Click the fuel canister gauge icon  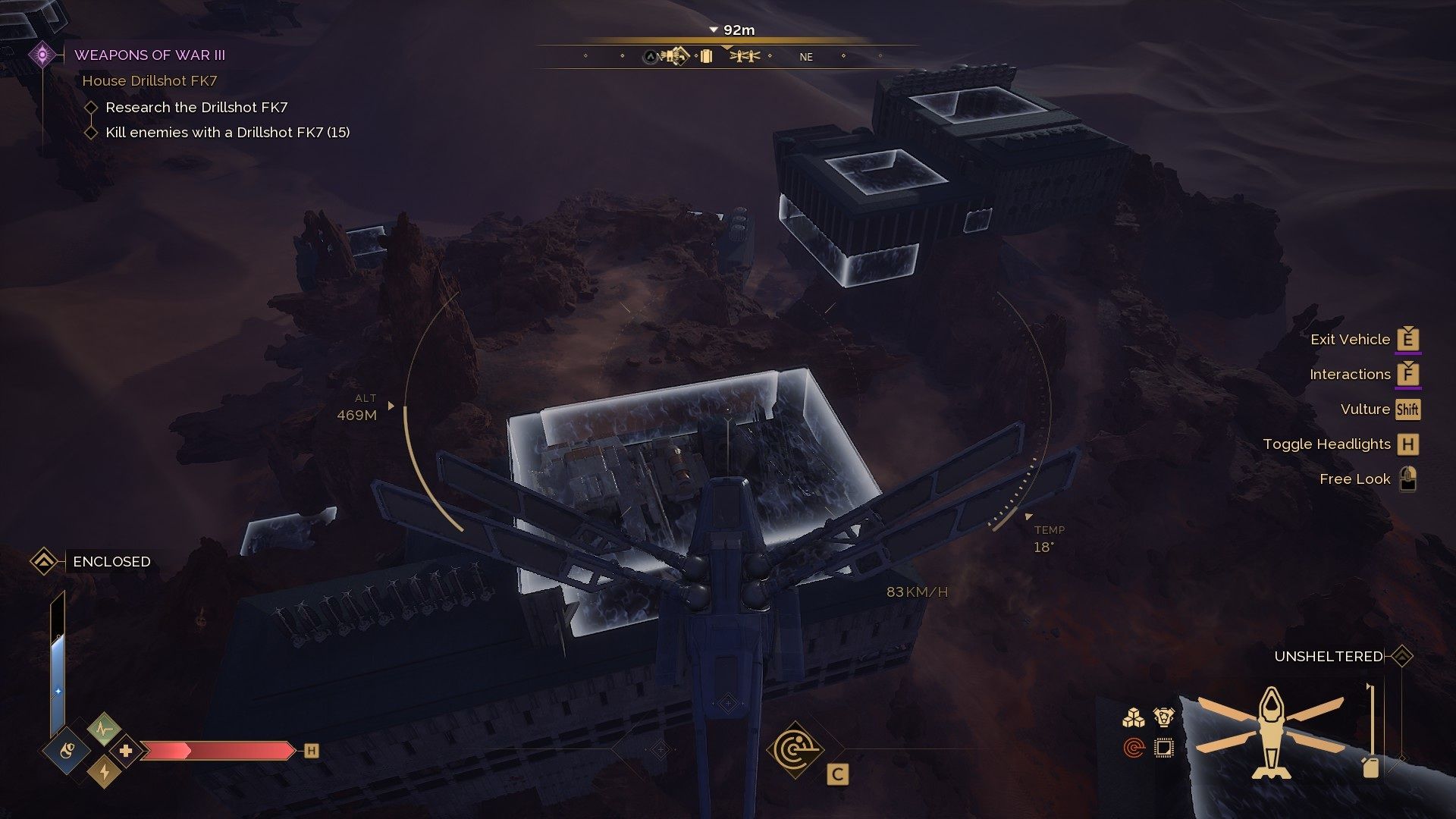[1370, 766]
